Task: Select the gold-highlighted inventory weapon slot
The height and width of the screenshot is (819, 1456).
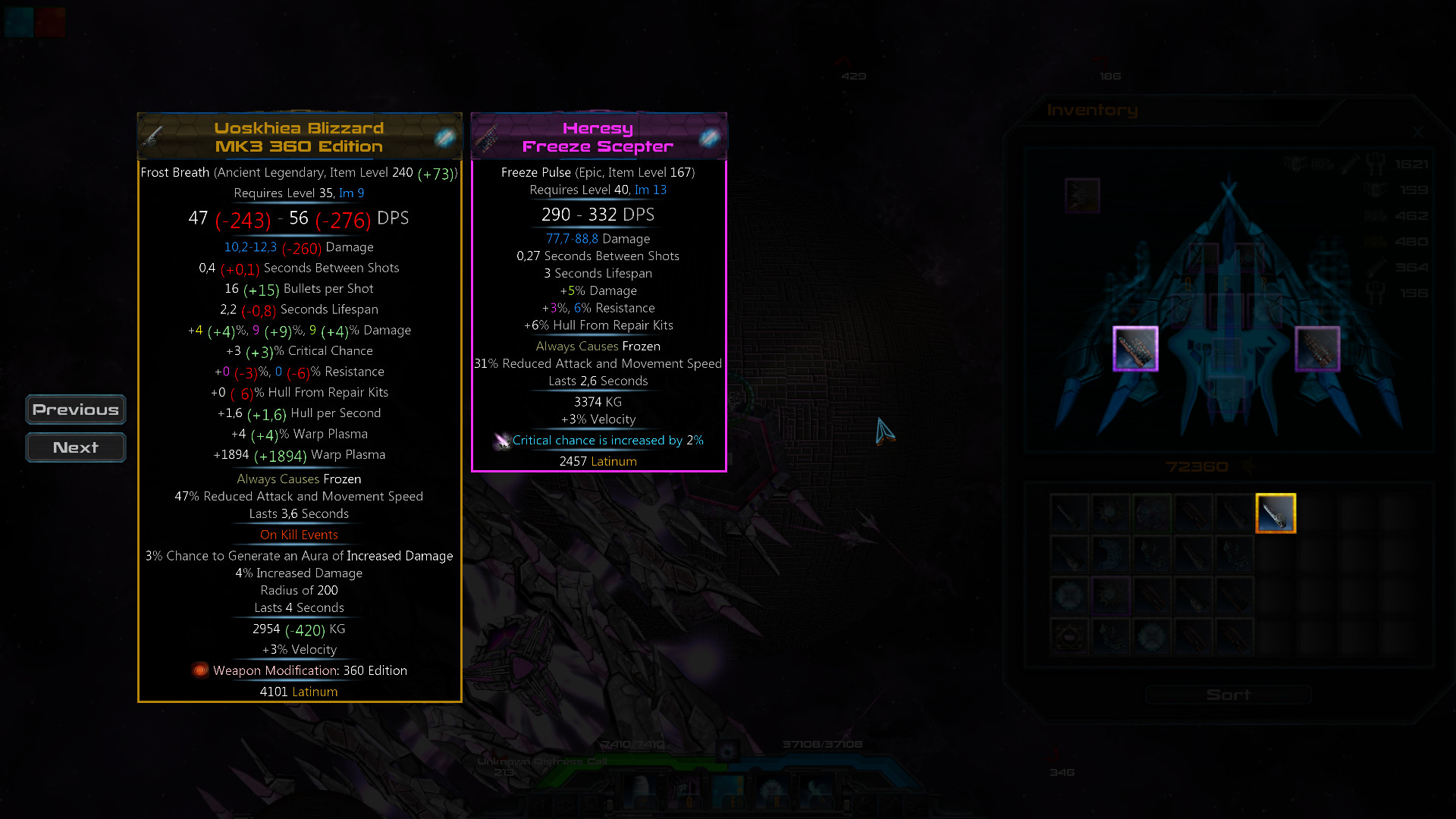Action: [x=1276, y=513]
